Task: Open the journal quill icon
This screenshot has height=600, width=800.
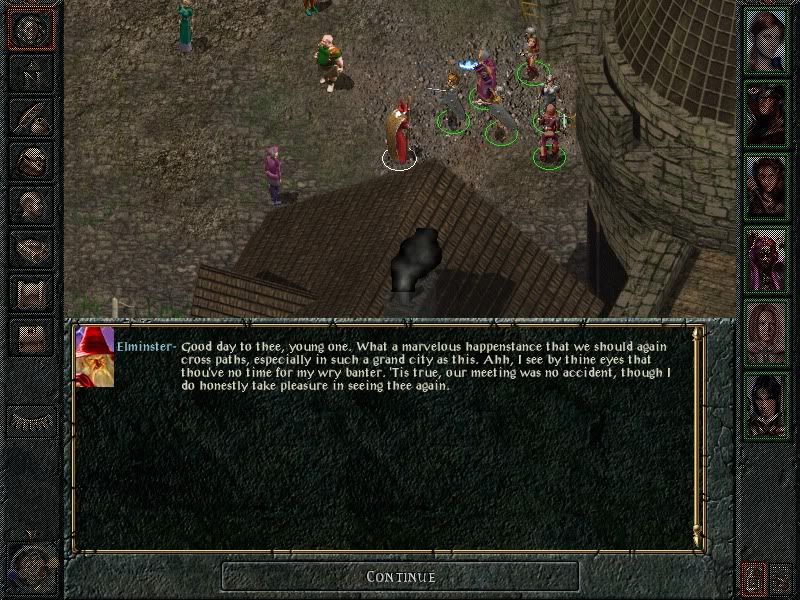Action: point(30,117)
